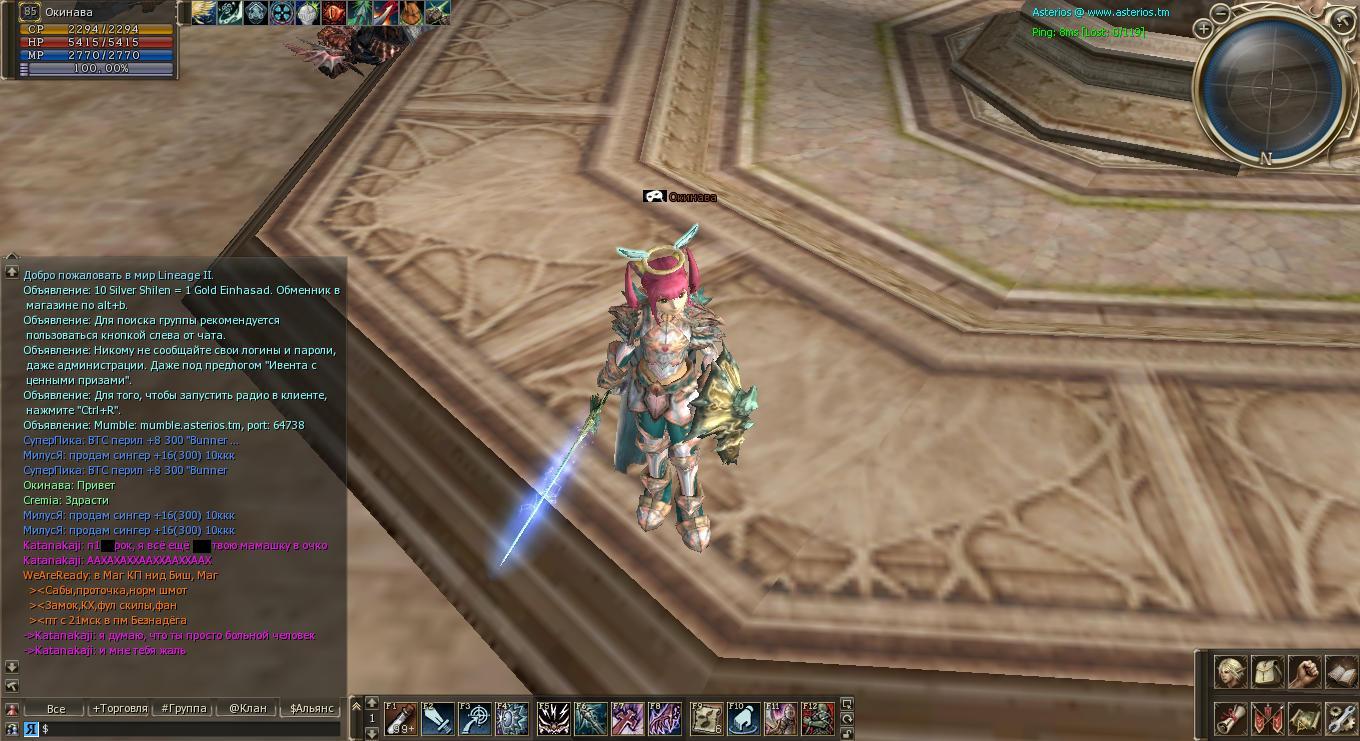Activate the sword skill in slot F2

[x=438, y=718]
